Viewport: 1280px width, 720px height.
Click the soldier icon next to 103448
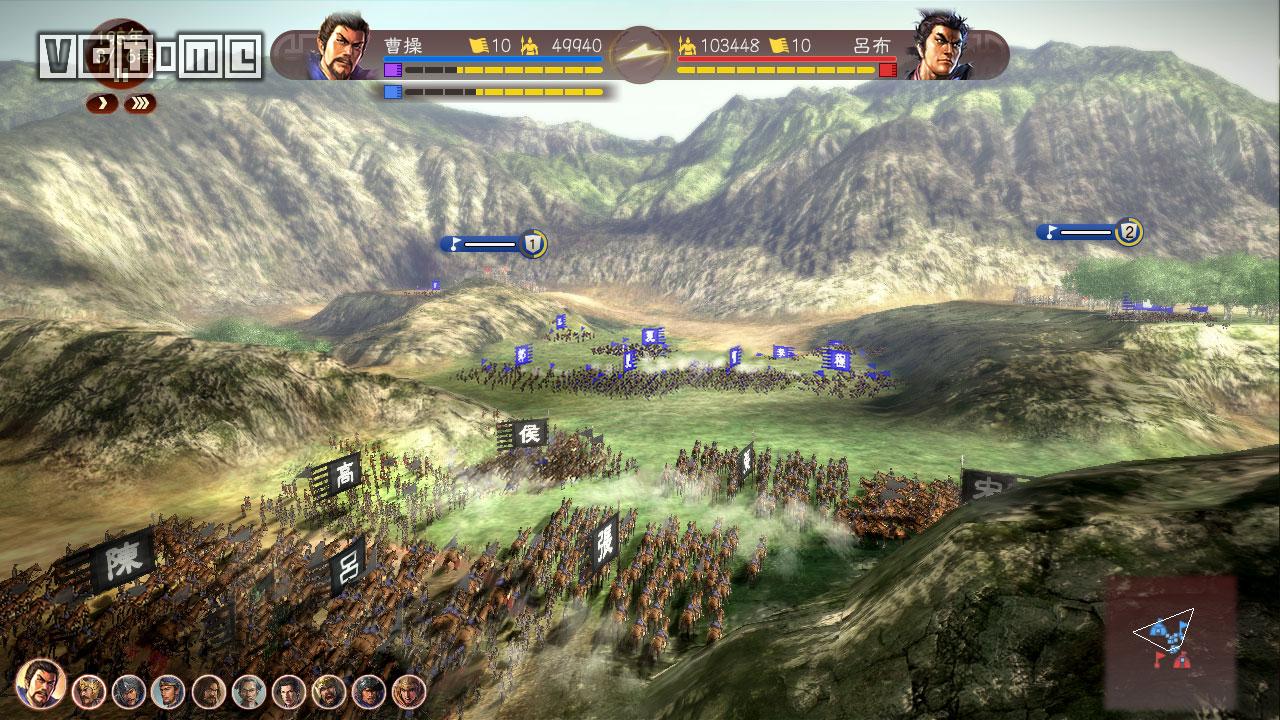click(x=686, y=43)
